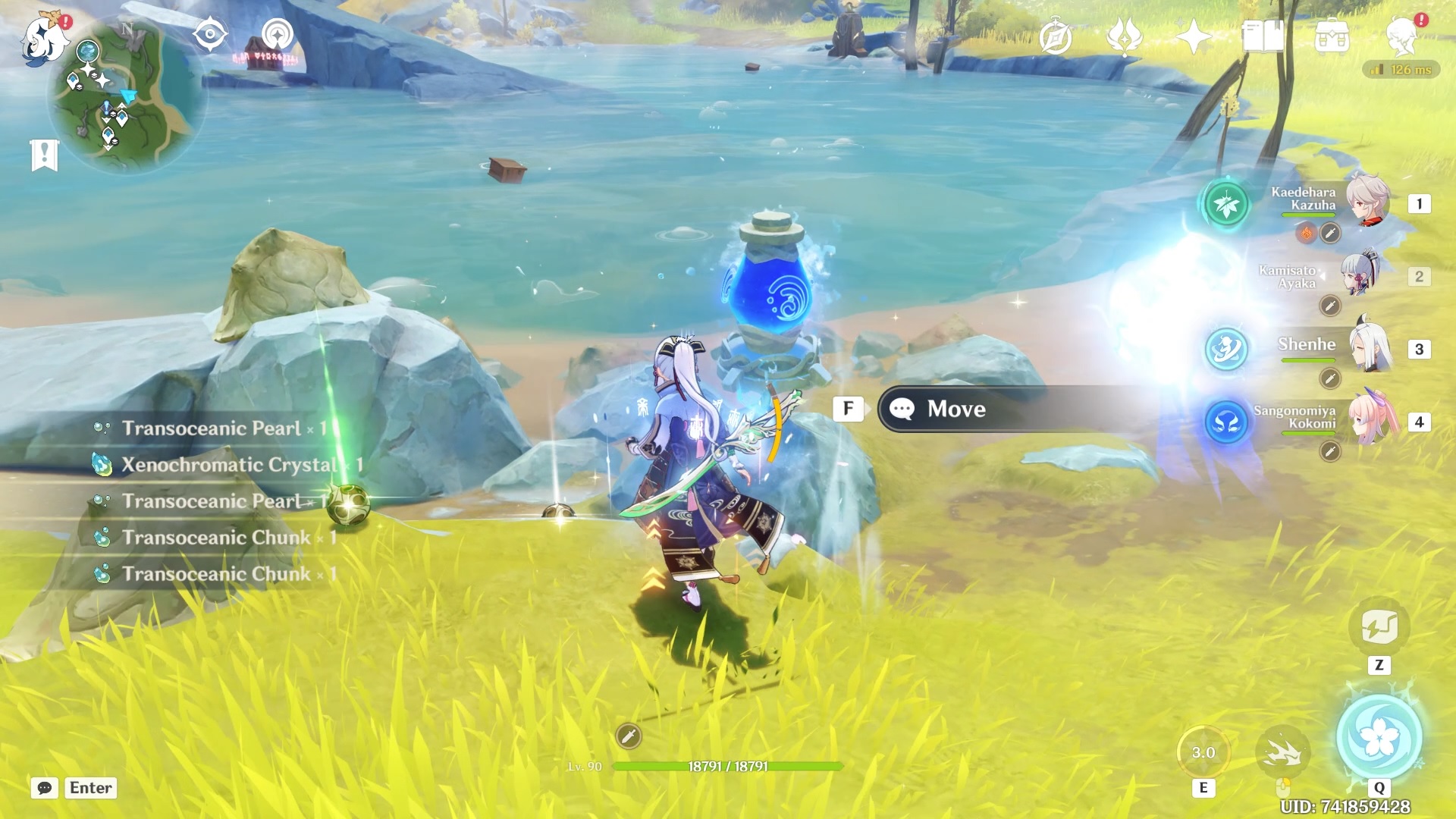Click the sprint dash icon
This screenshot has height=819, width=1456.
point(1283,752)
